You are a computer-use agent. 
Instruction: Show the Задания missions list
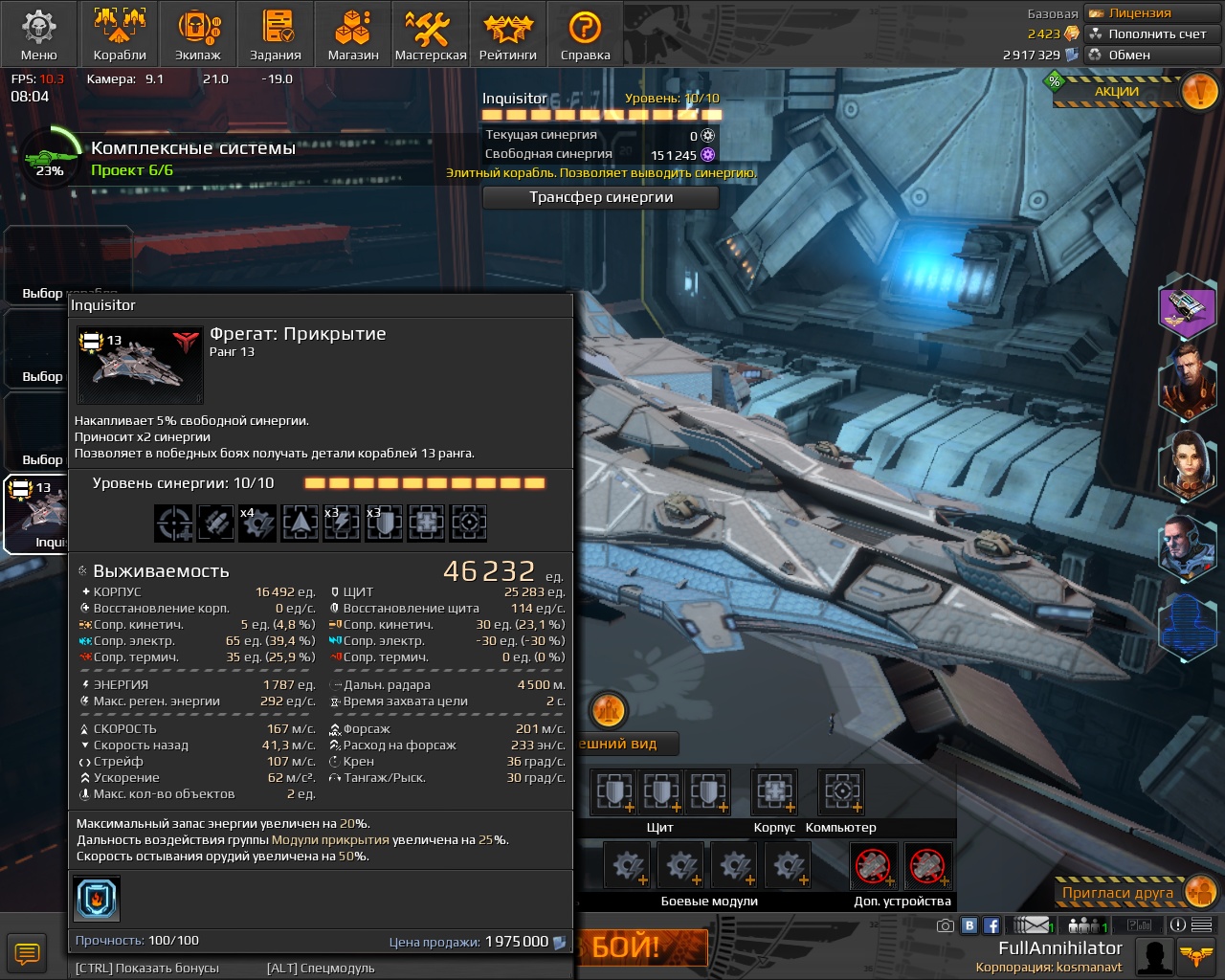(276, 33)
